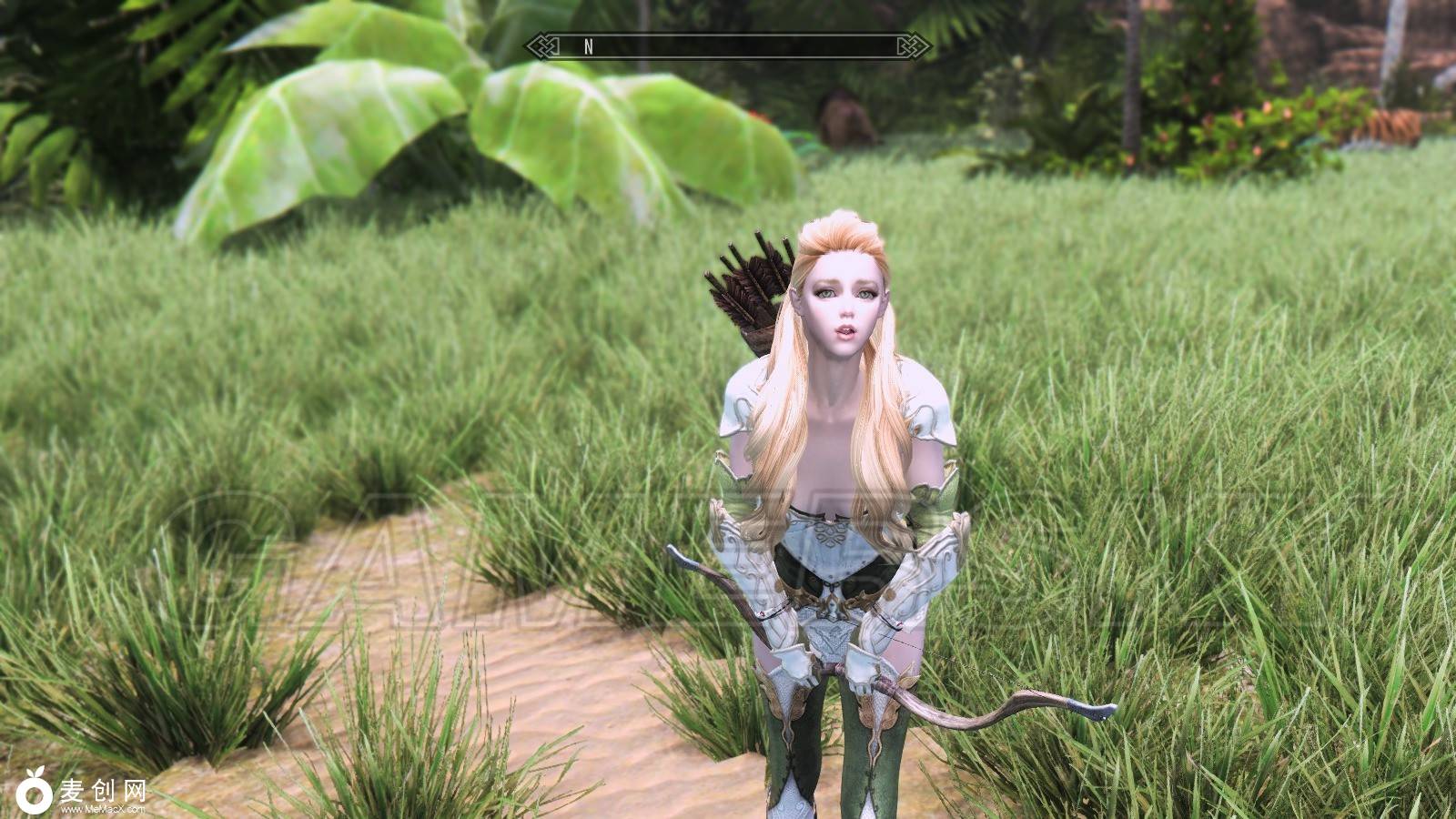Click the compass bar at the top

(x=728, y=46)
